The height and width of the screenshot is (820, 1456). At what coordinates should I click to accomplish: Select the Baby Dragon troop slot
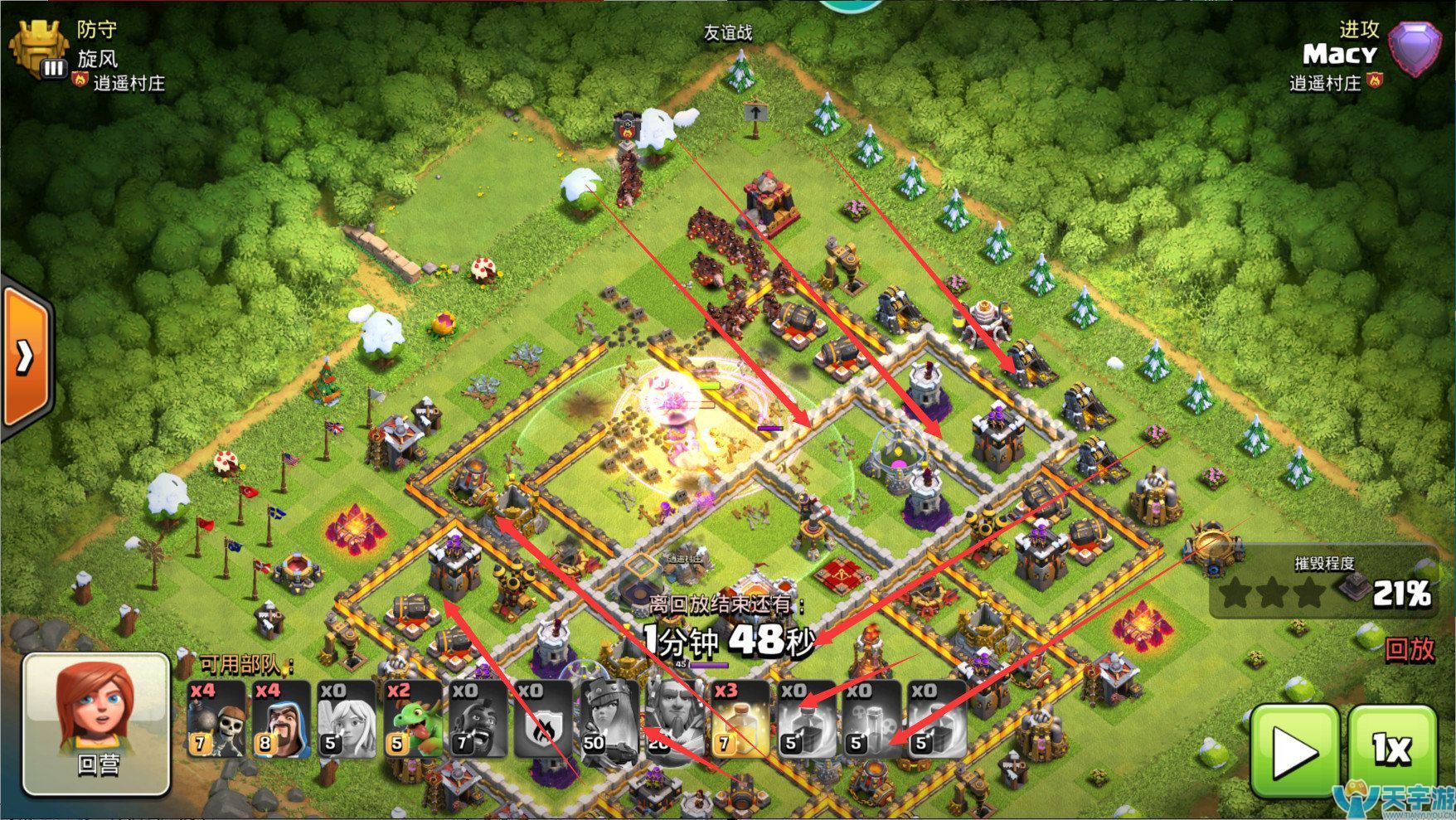point(413,719)
